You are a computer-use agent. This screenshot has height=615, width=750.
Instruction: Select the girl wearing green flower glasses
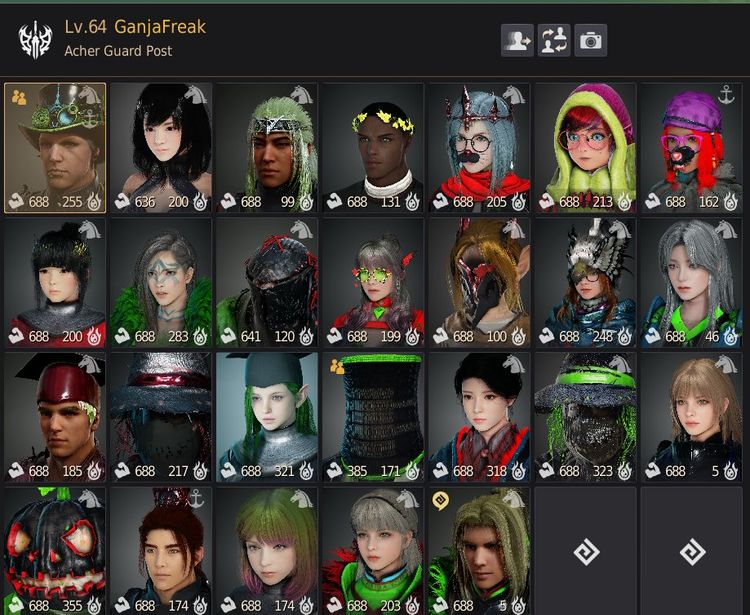(x=372, y=282)
